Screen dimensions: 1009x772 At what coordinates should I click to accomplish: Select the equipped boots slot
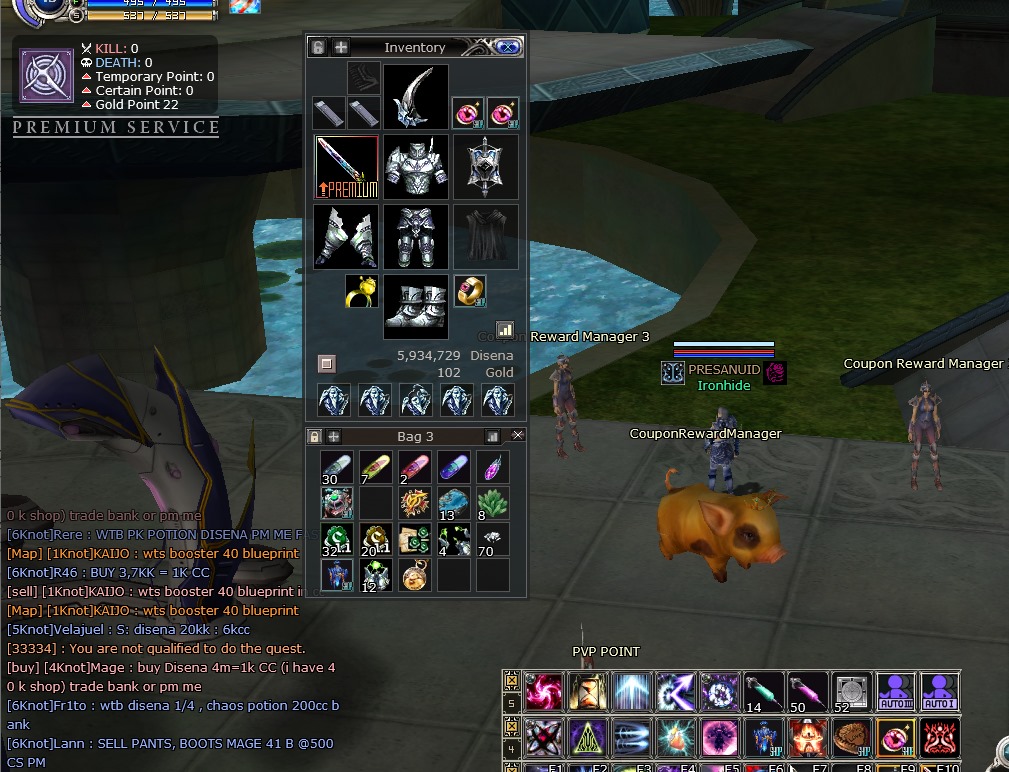coord(416,307)
